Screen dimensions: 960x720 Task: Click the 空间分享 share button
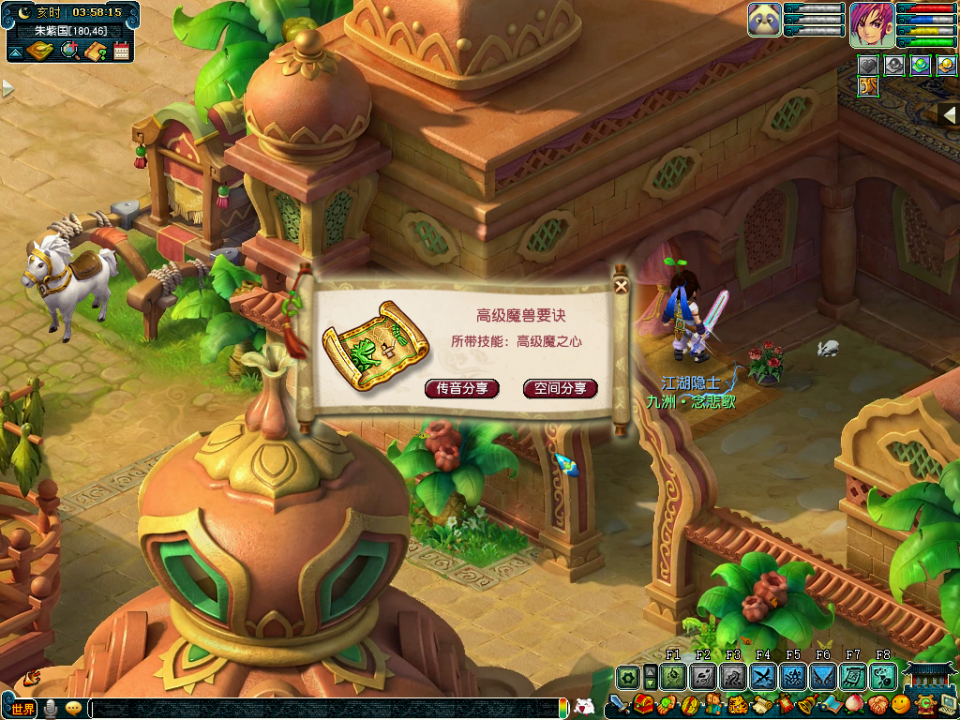(560, 388)
